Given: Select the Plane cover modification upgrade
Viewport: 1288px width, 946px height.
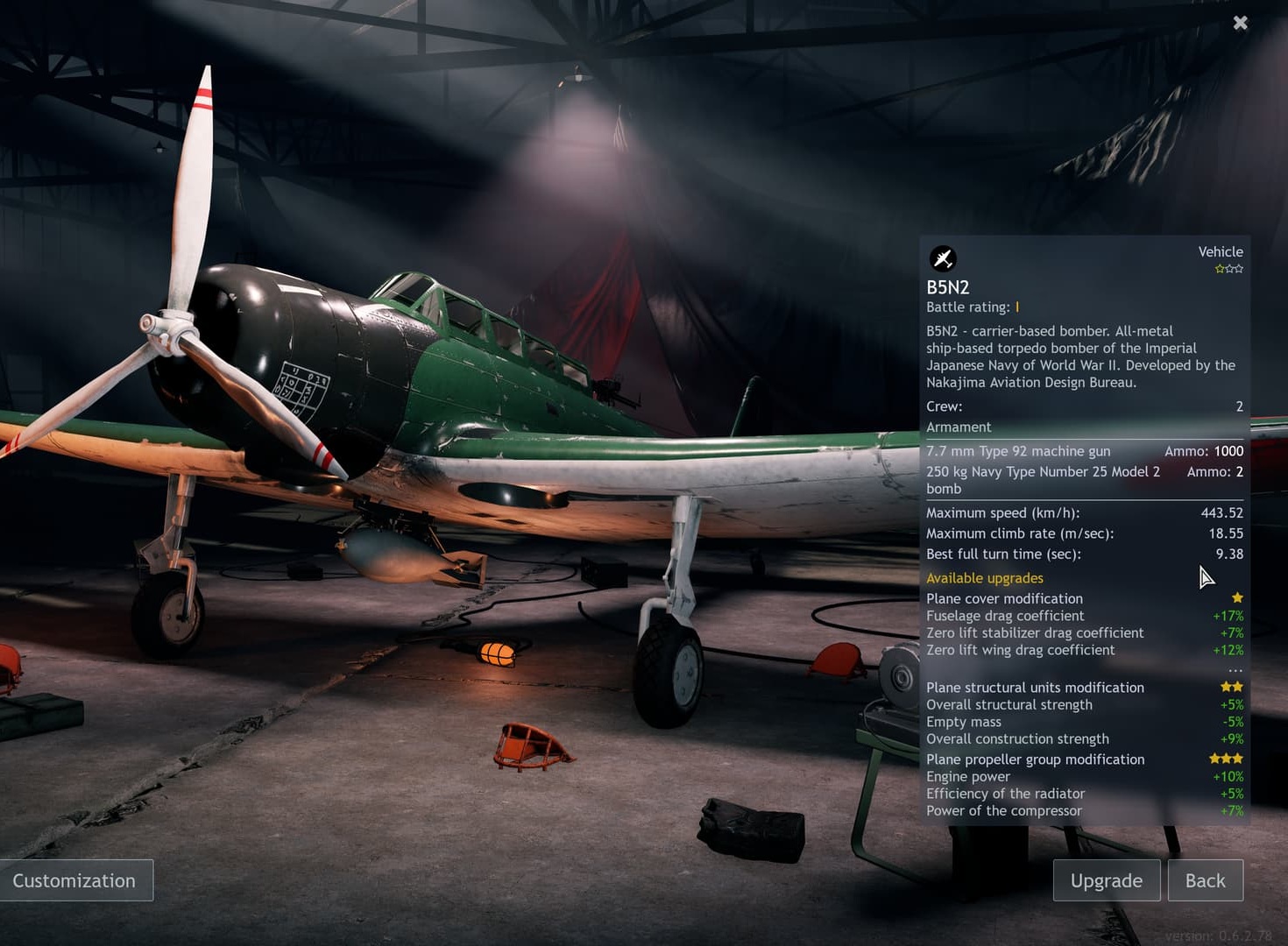Looking at the screenshot, I should pyautogui.click(x=1004, y=598).
